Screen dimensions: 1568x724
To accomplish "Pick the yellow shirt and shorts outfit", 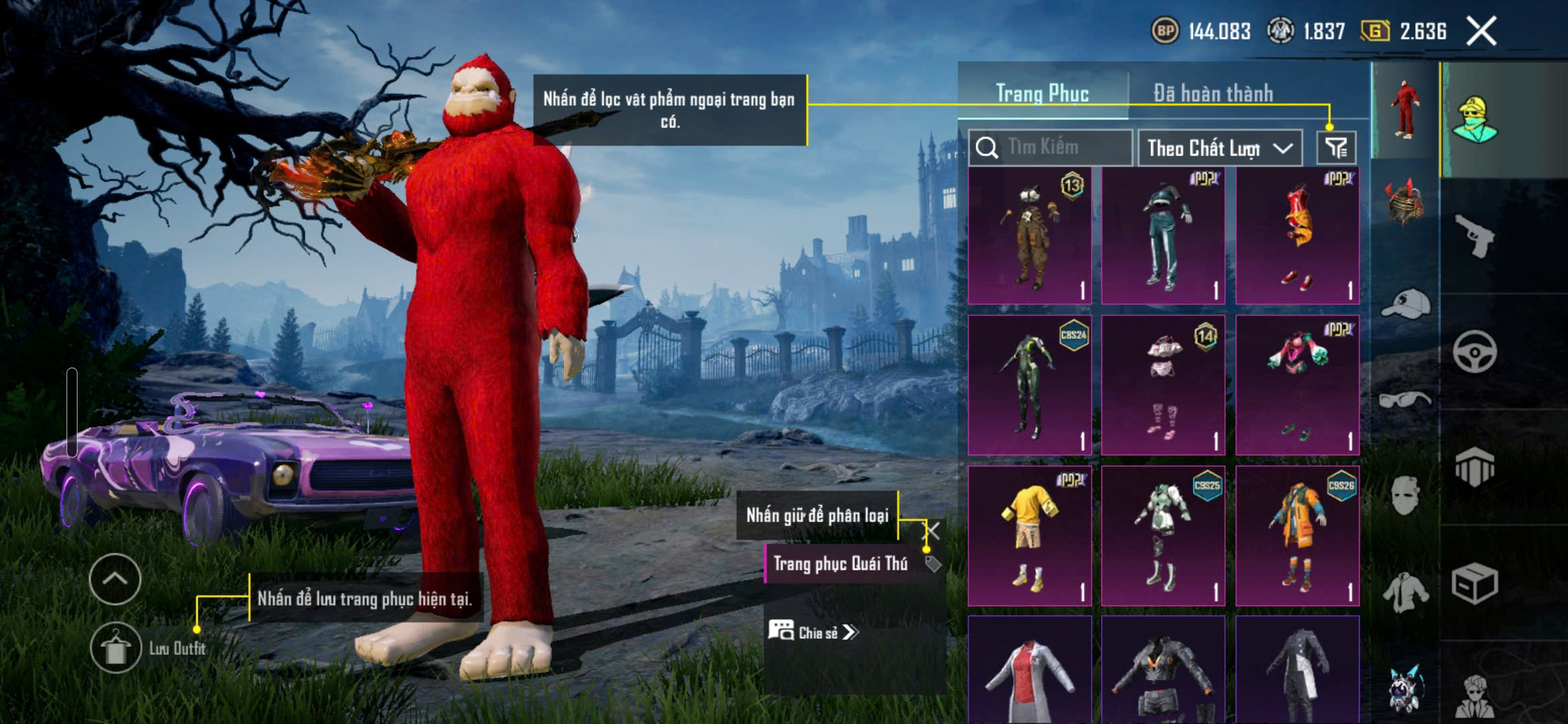I will click(1030, 536).
